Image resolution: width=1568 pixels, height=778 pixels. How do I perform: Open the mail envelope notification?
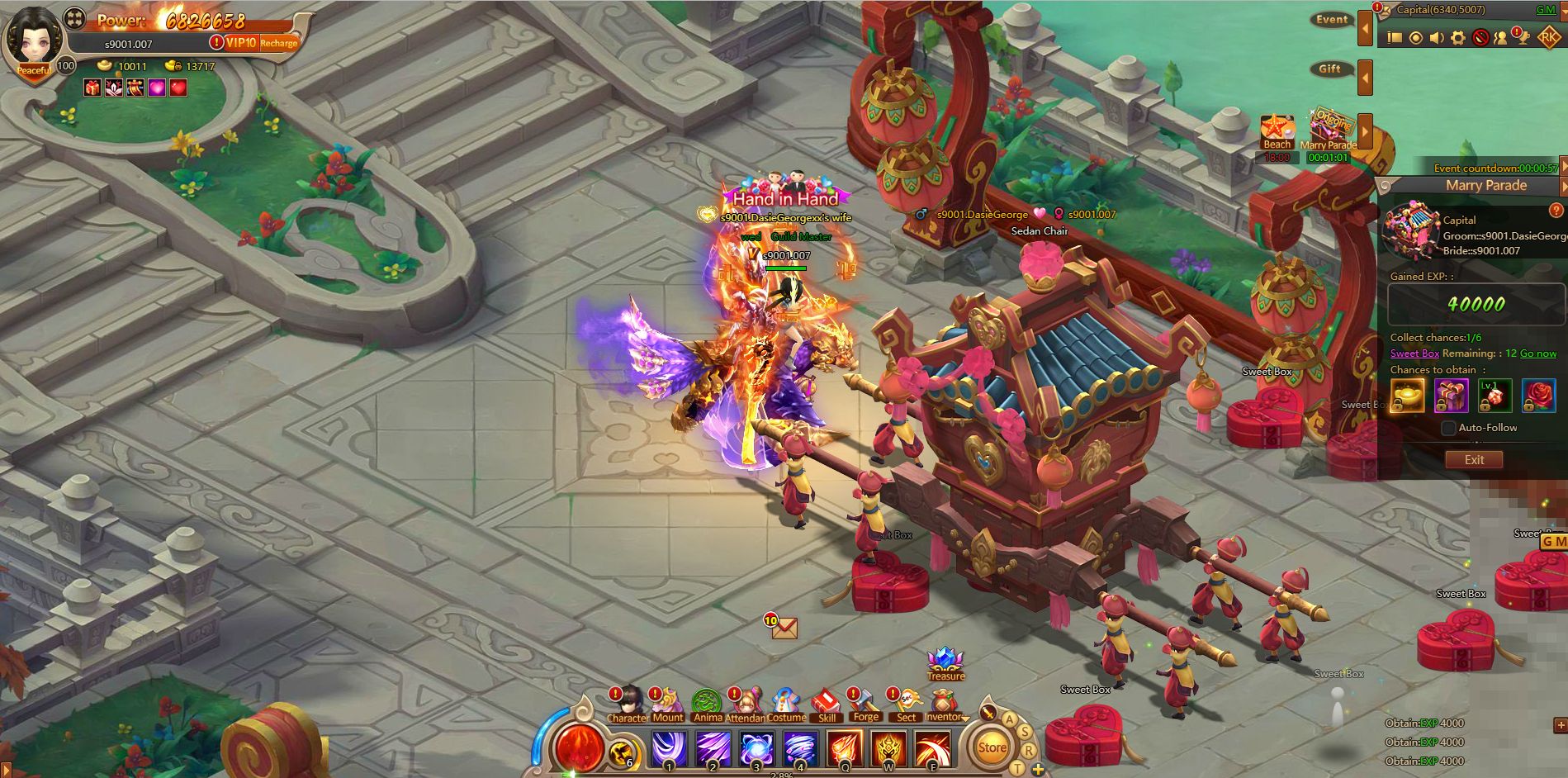coord(784,629)
